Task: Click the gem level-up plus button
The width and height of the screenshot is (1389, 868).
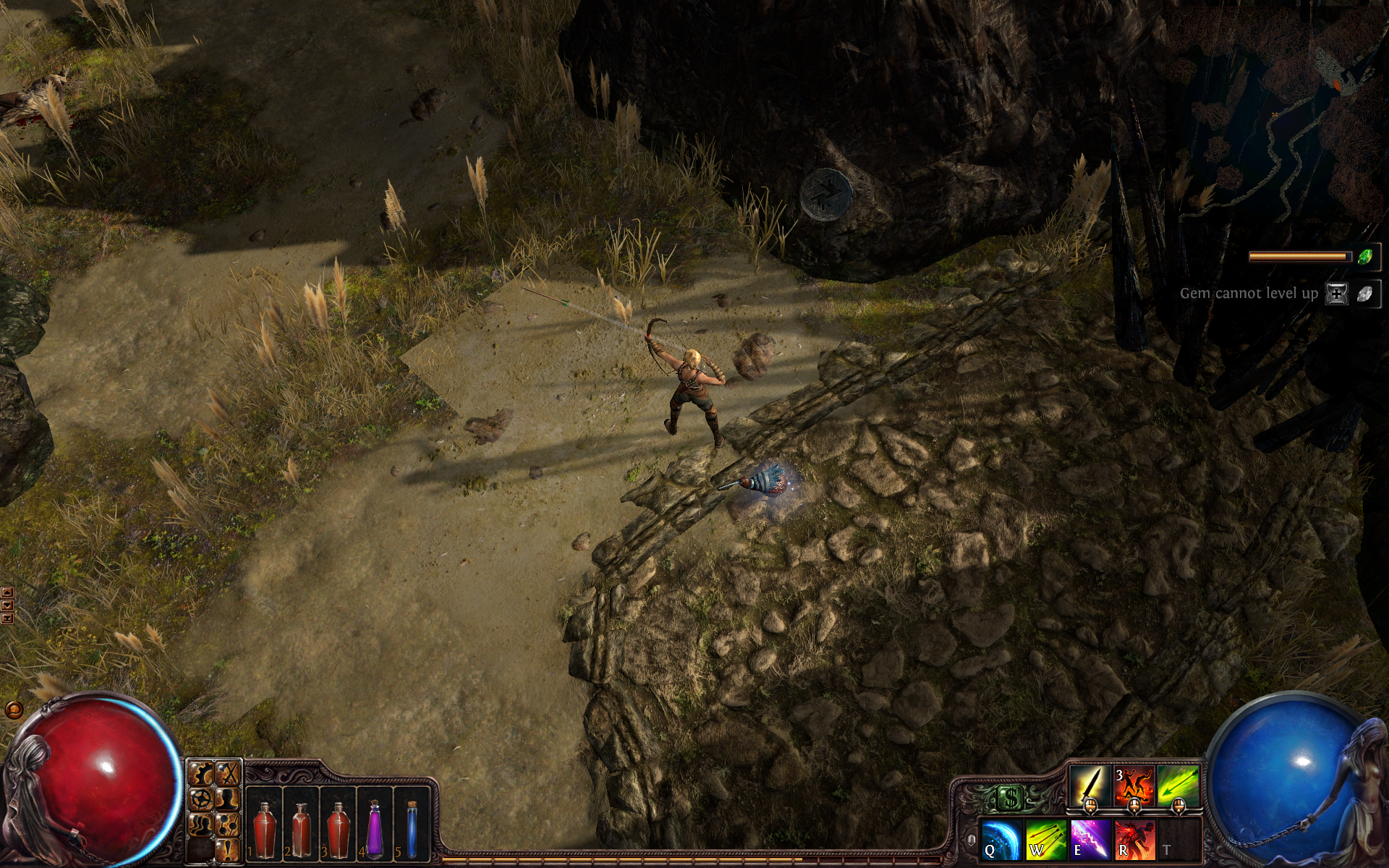Action: pos(1336,294)
